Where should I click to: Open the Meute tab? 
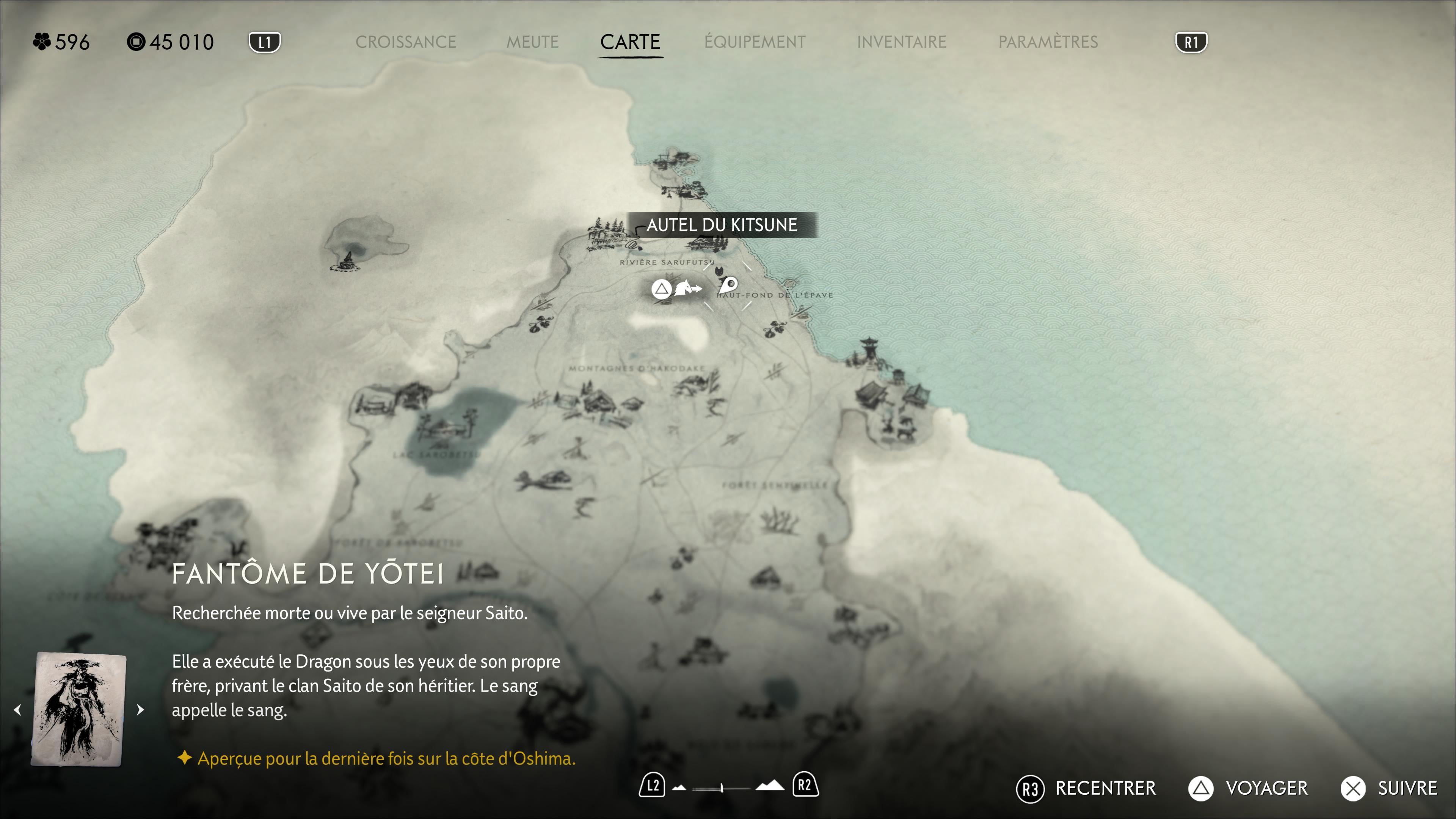532,42
